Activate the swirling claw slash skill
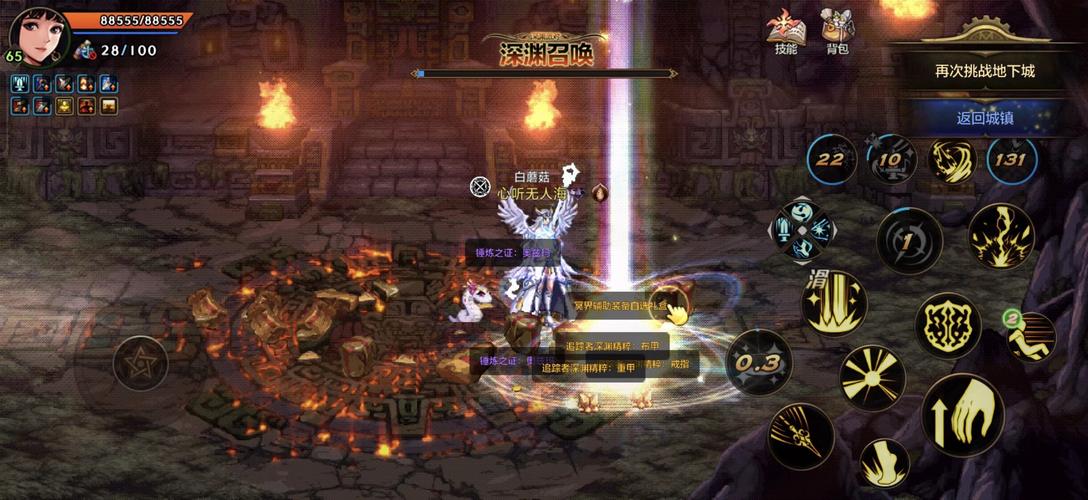Screen dimensions: 1088x500 coord(952,160)
